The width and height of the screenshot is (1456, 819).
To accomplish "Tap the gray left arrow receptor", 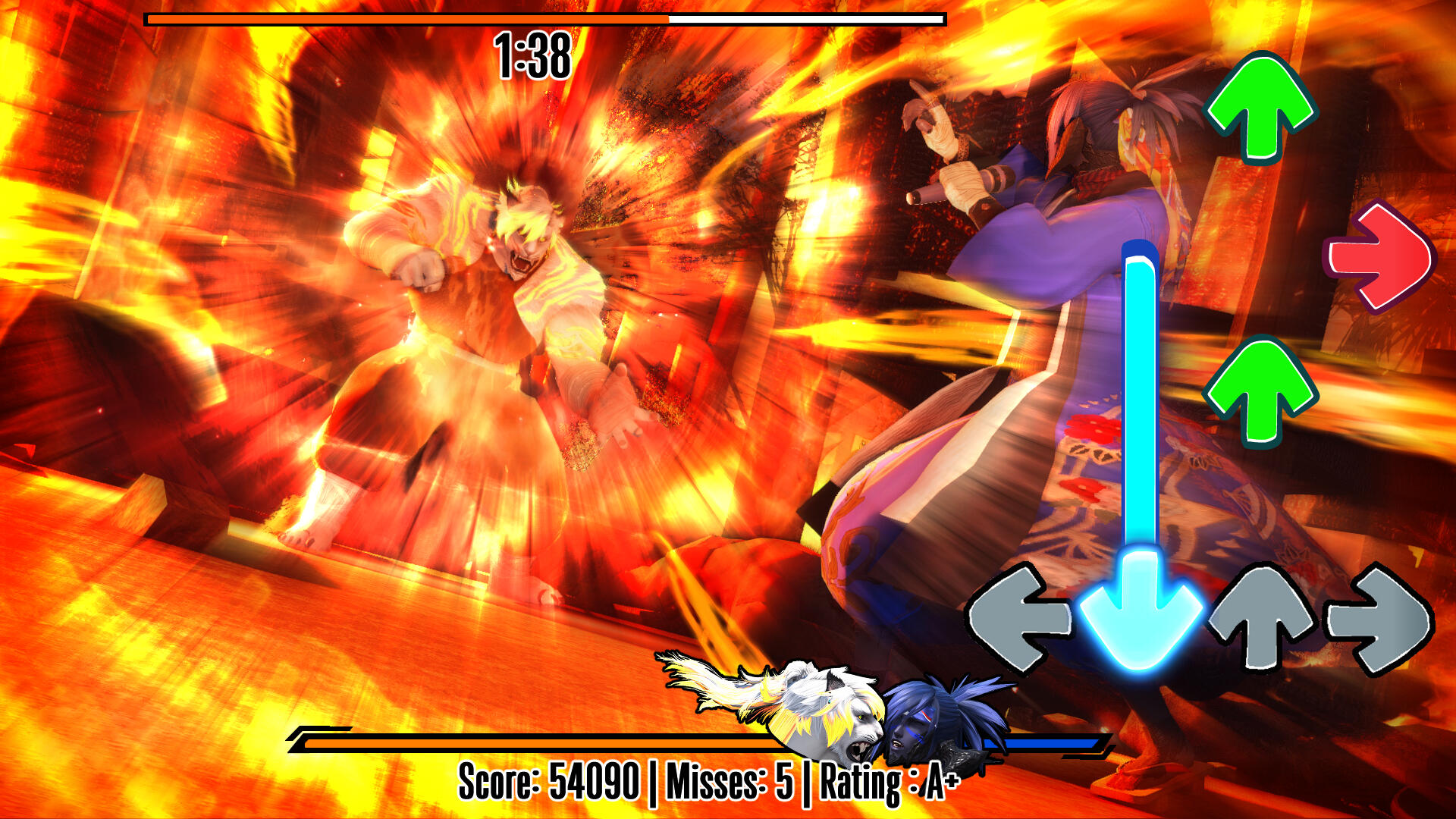I will coord(1018,618).
